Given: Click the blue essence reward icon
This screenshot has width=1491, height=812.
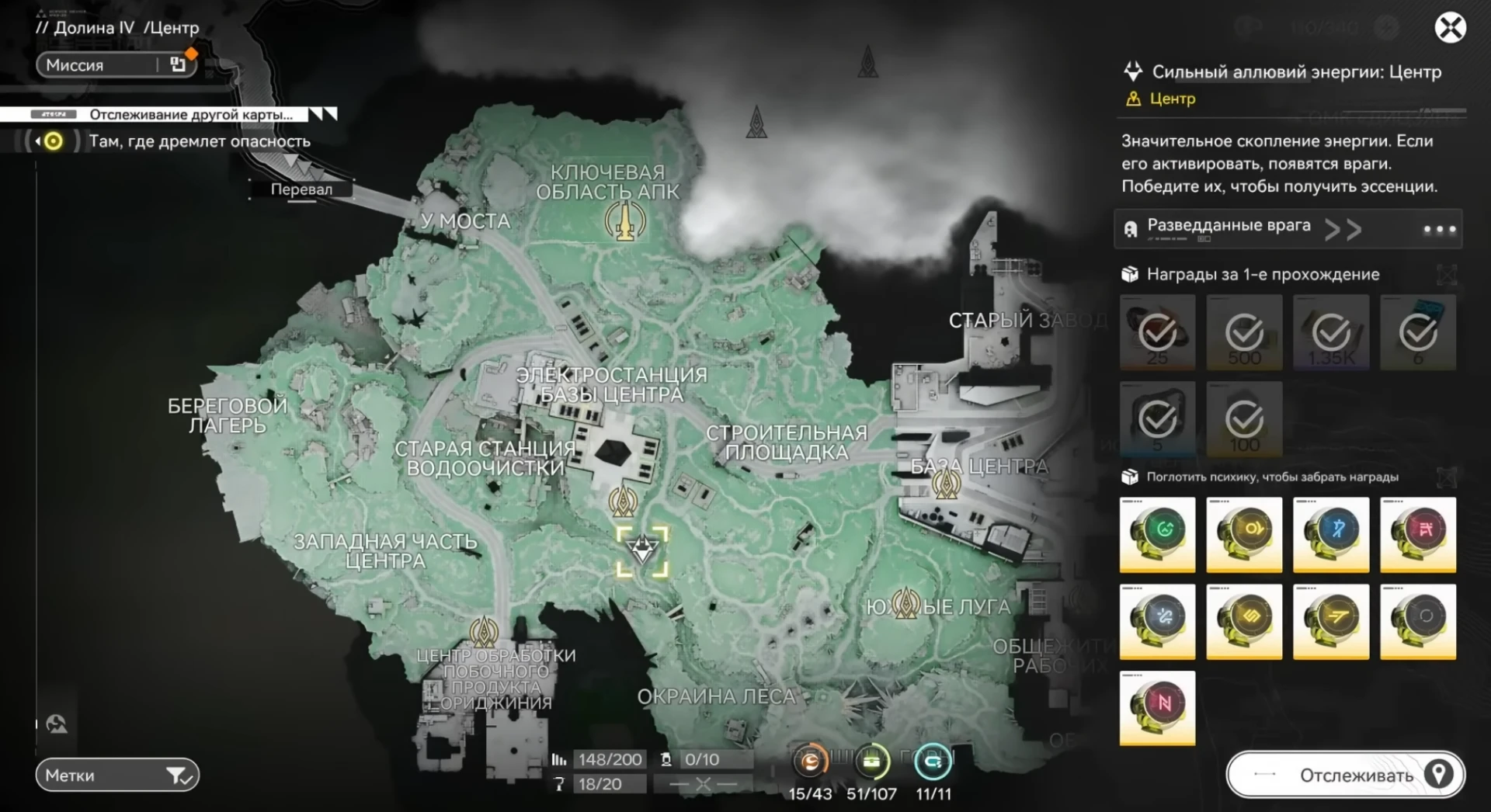Looking at the screenshot, I should (1331, 535).
